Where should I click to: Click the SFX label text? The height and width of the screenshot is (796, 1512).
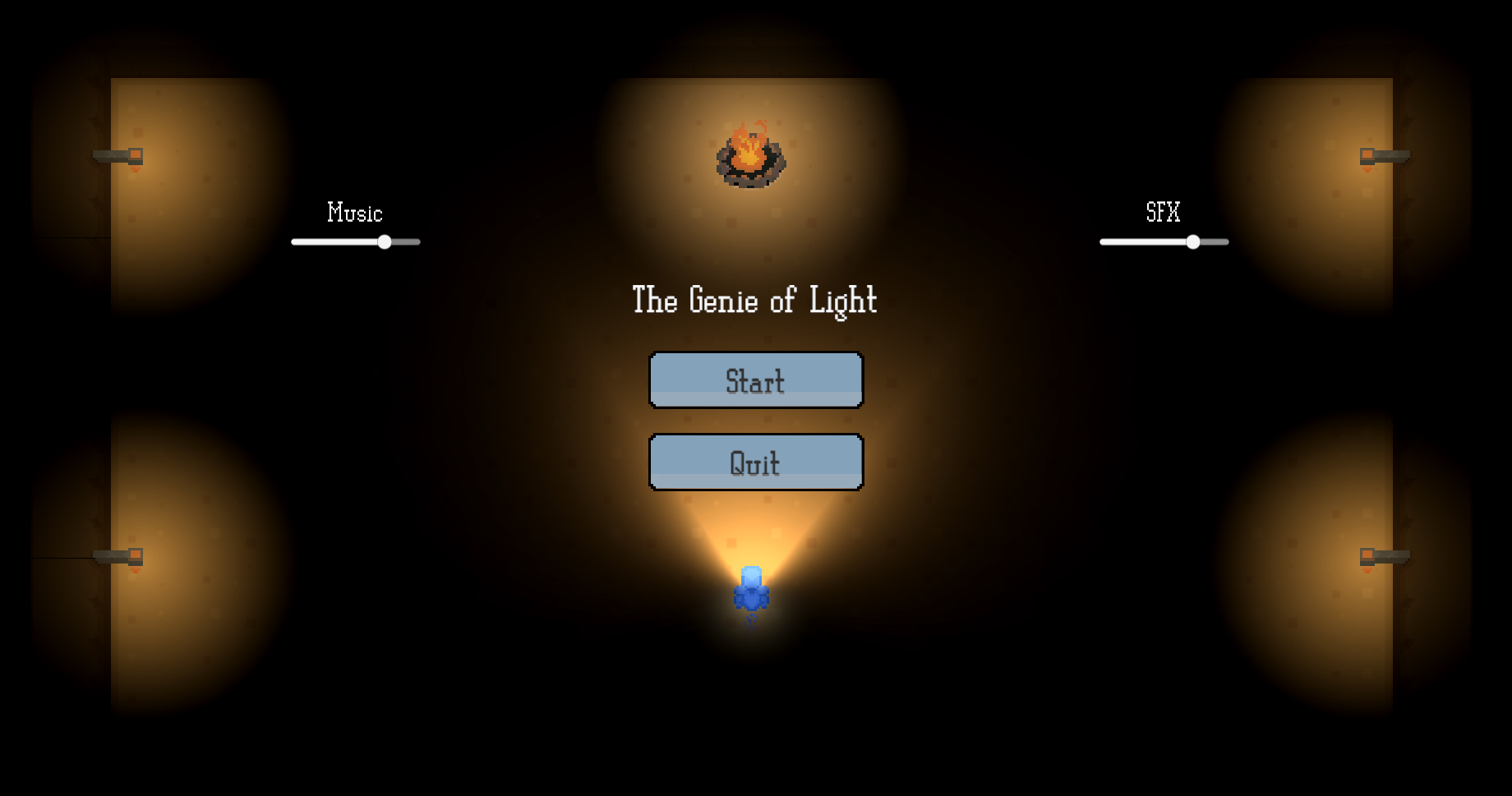[x=1162, y=213]
